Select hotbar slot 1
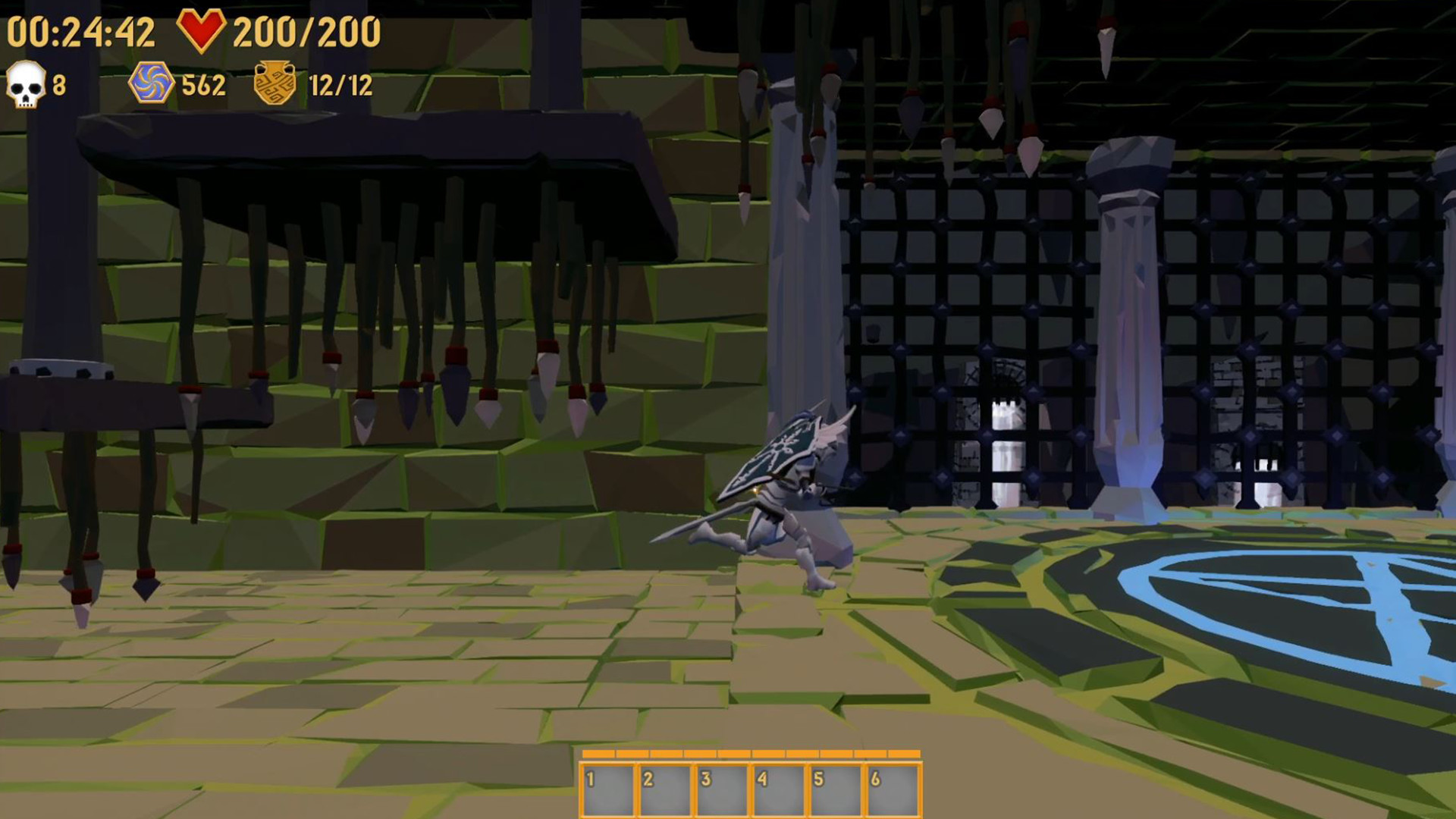 point(607,791)
